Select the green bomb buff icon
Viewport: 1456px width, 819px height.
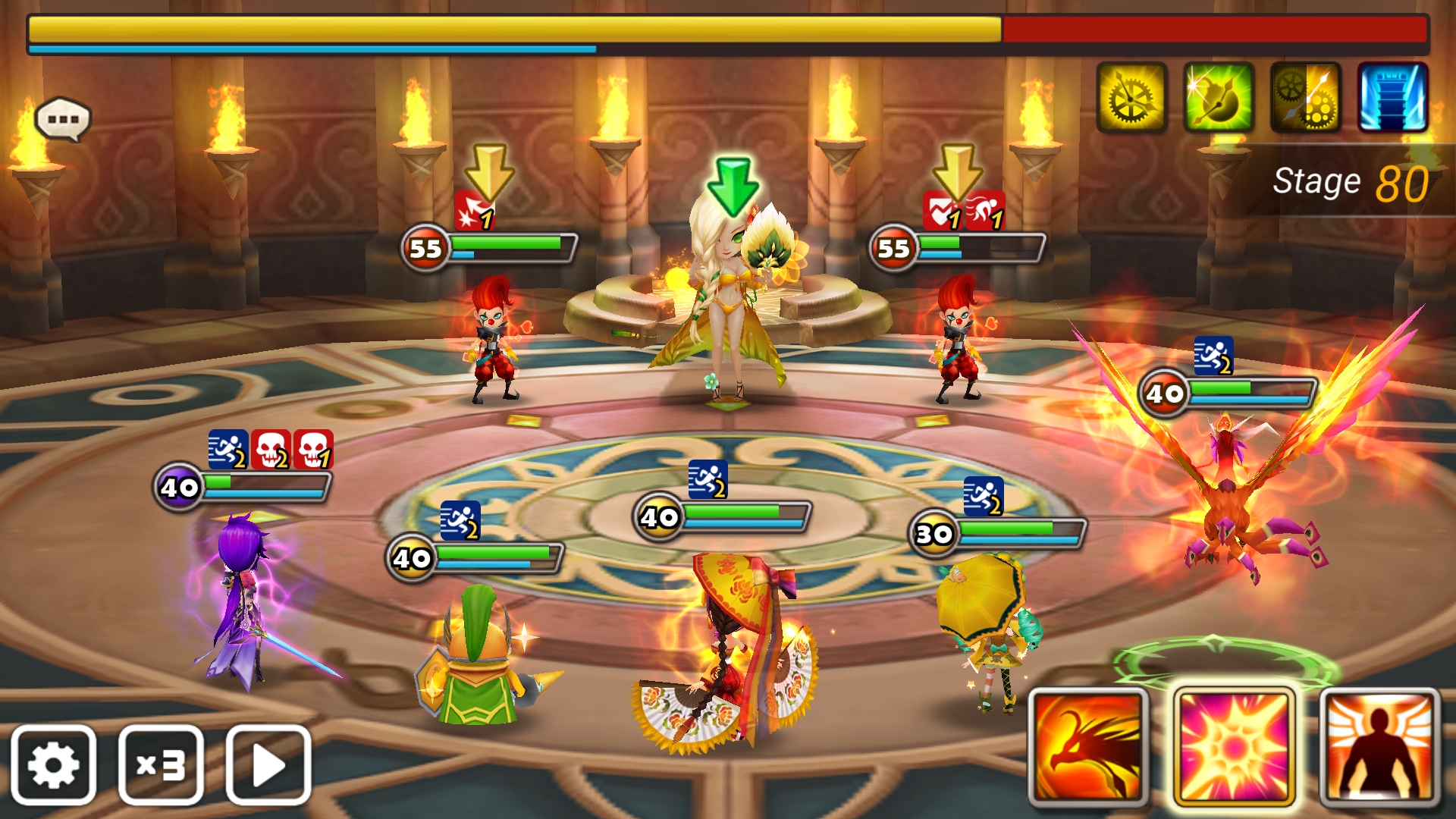point(1219,98)
